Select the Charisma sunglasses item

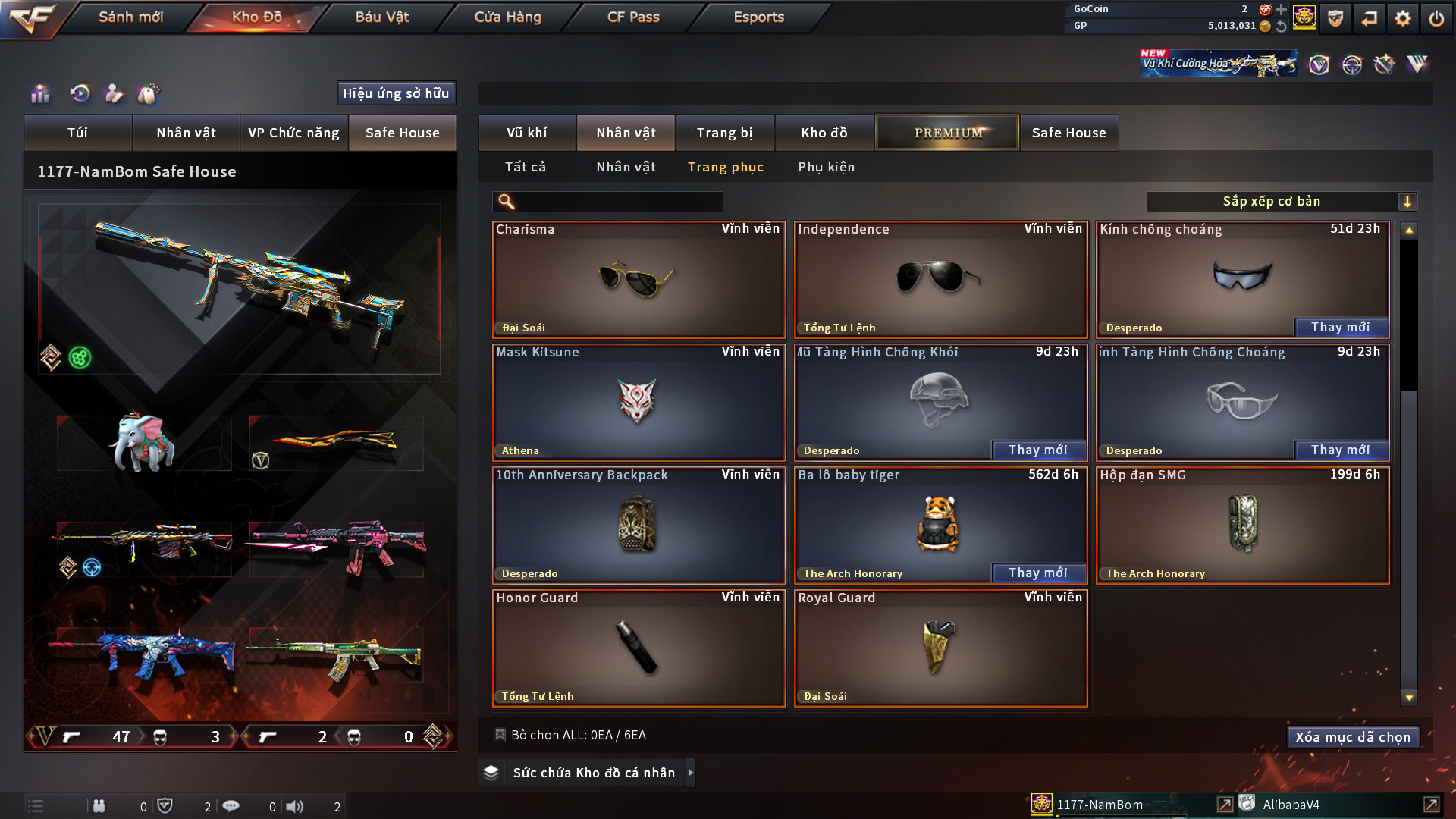click(x=638, y=280)
